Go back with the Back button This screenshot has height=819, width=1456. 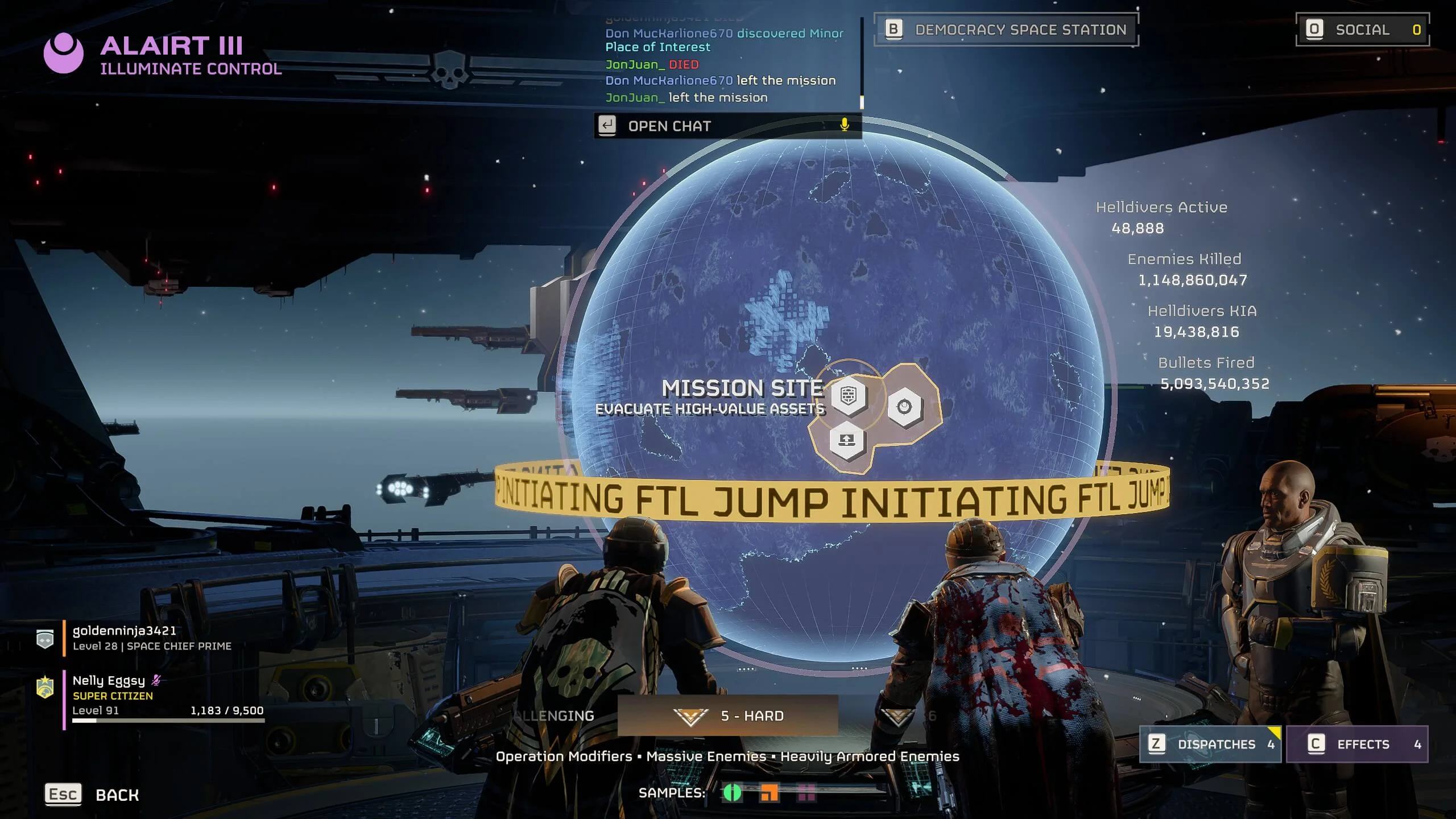pyautogui.click(x=92, y=795)
